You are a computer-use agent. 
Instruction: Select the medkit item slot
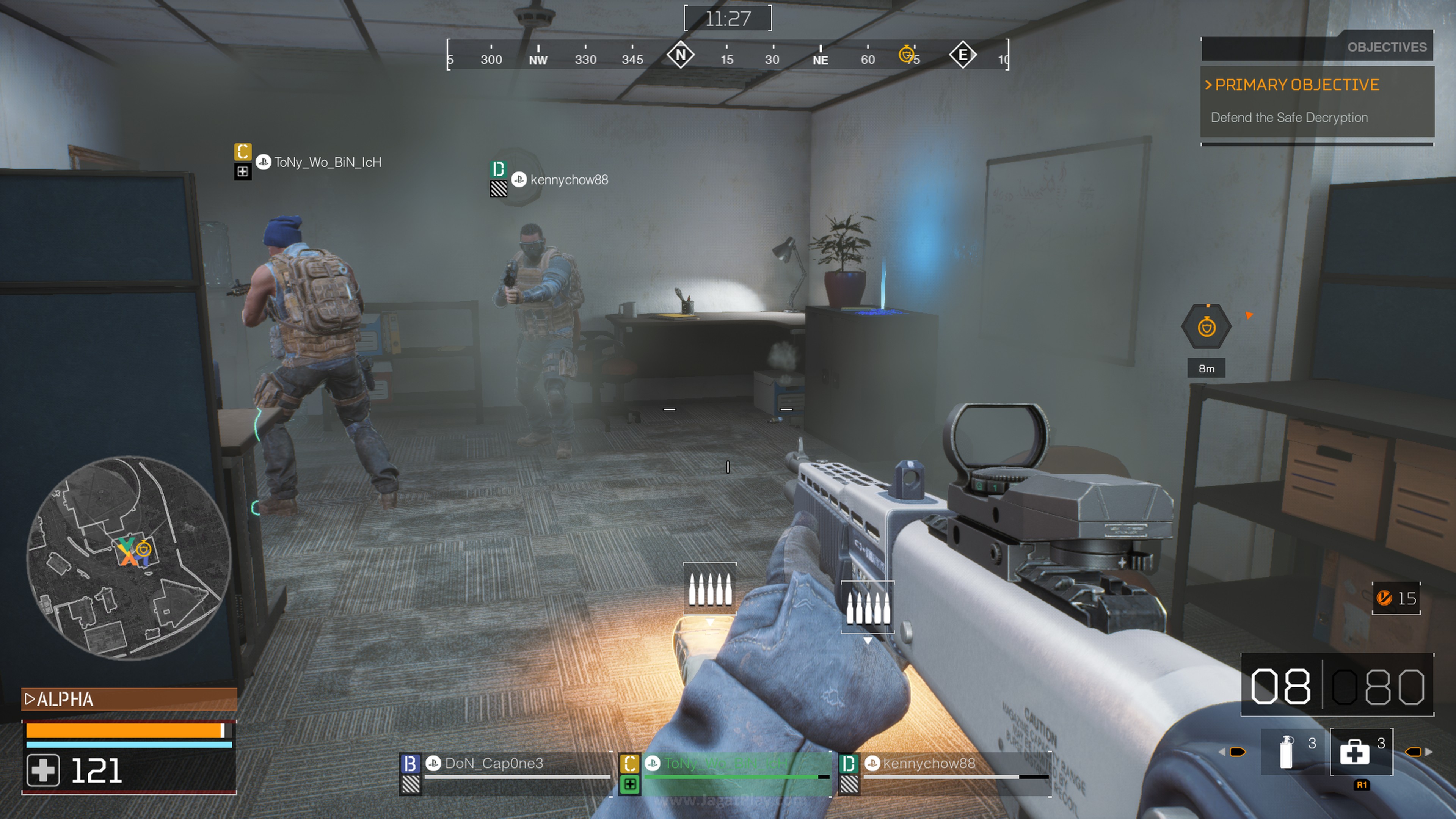[1360, 752]
